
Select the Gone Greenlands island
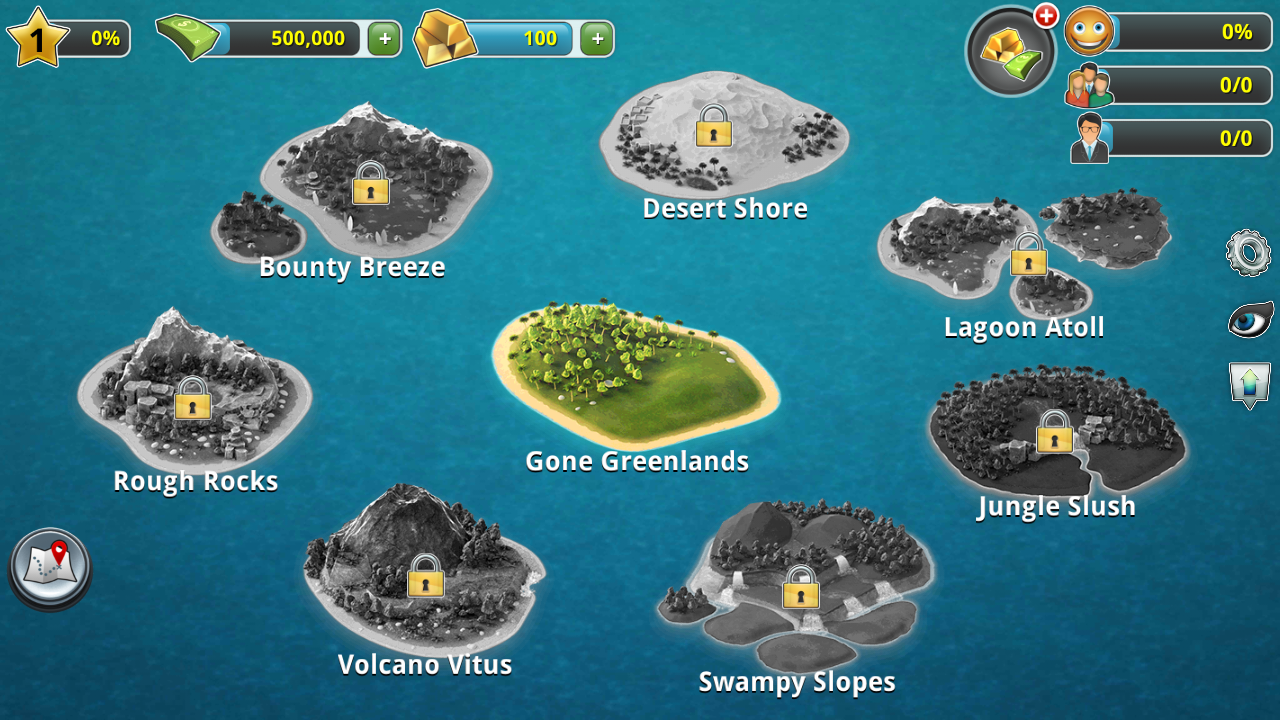pos(636,375)
